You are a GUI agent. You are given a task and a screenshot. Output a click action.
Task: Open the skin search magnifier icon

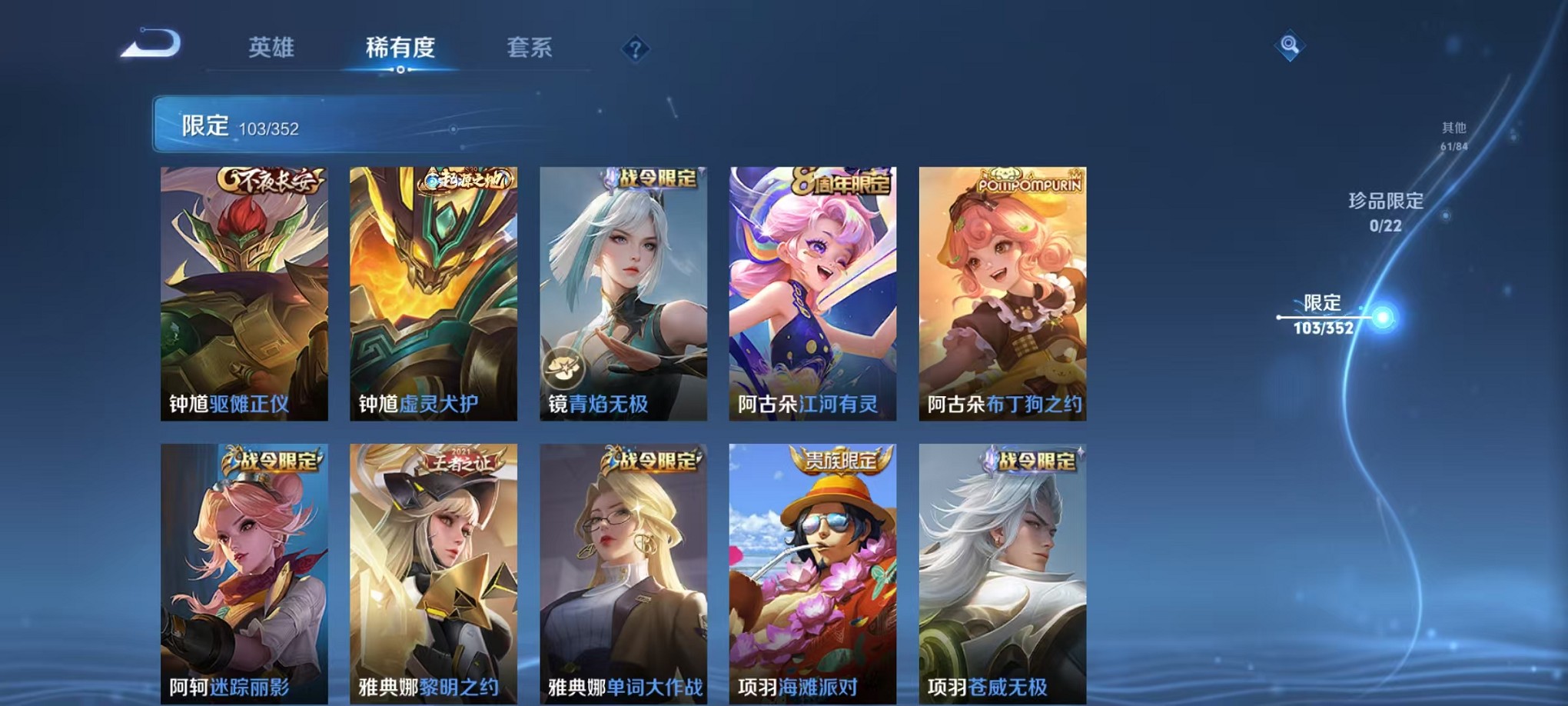point(1288,45)
